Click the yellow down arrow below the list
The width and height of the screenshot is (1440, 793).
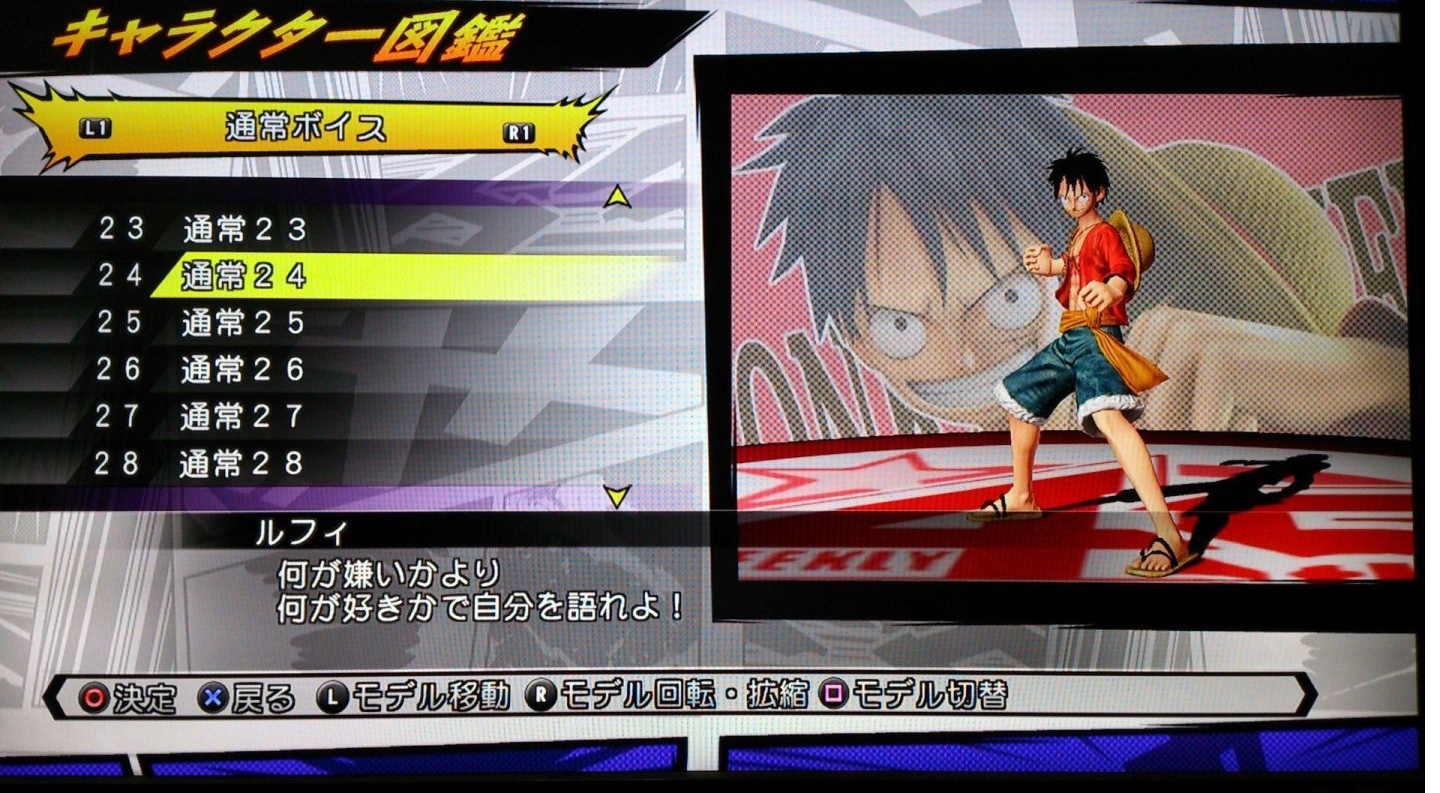pos(618,496)
